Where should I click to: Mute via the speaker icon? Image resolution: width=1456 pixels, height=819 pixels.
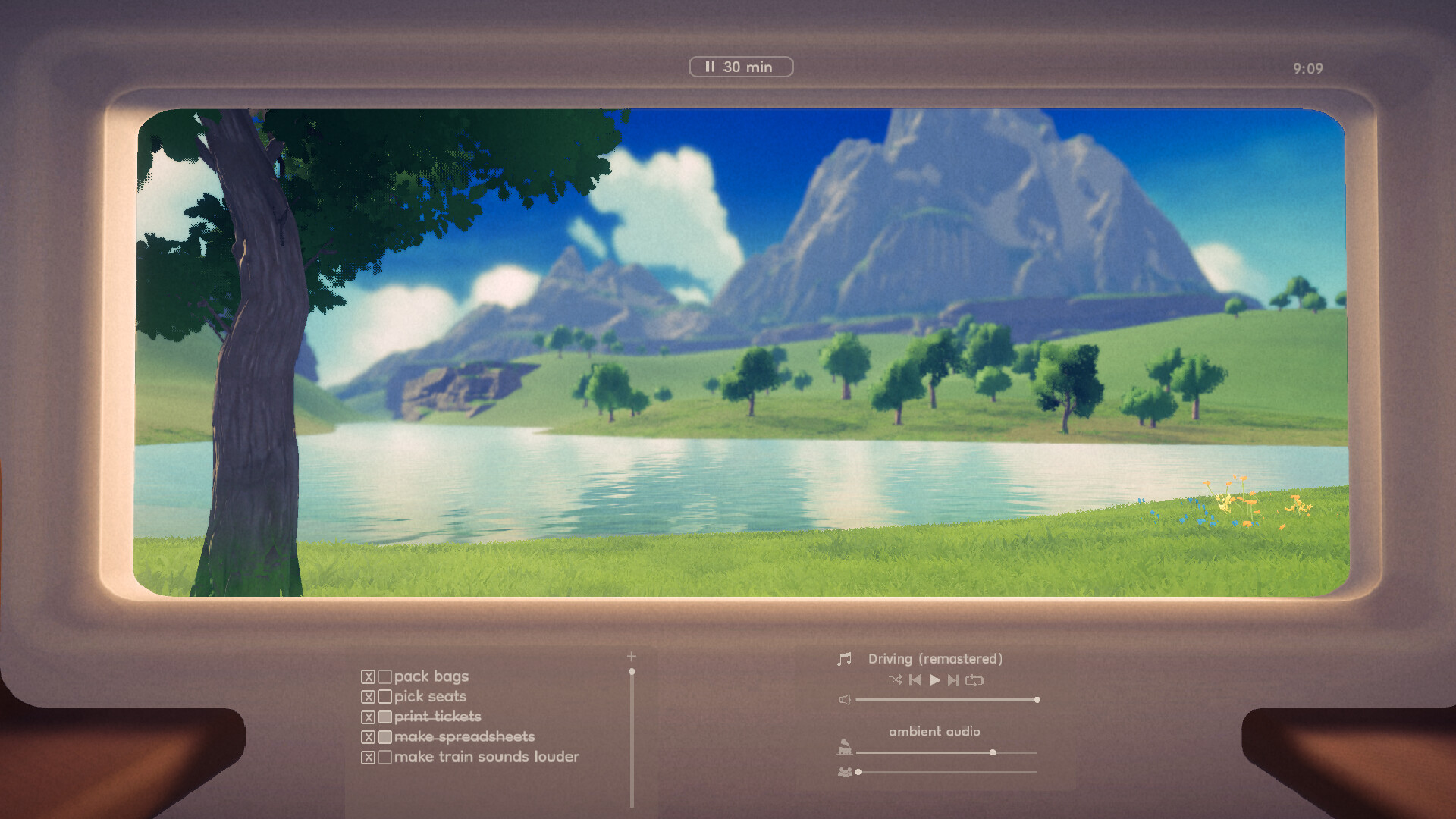pos(845,699)
